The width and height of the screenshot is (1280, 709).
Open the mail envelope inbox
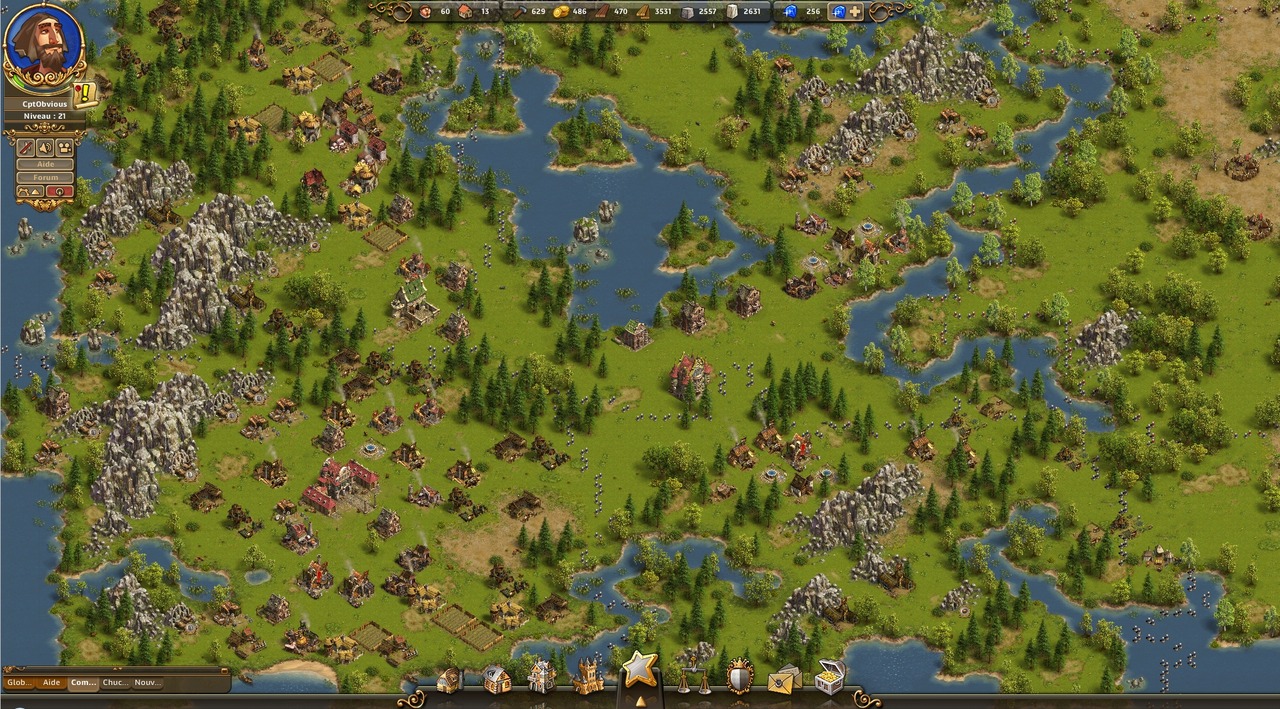pyautogui.click(x=783, y=680)
